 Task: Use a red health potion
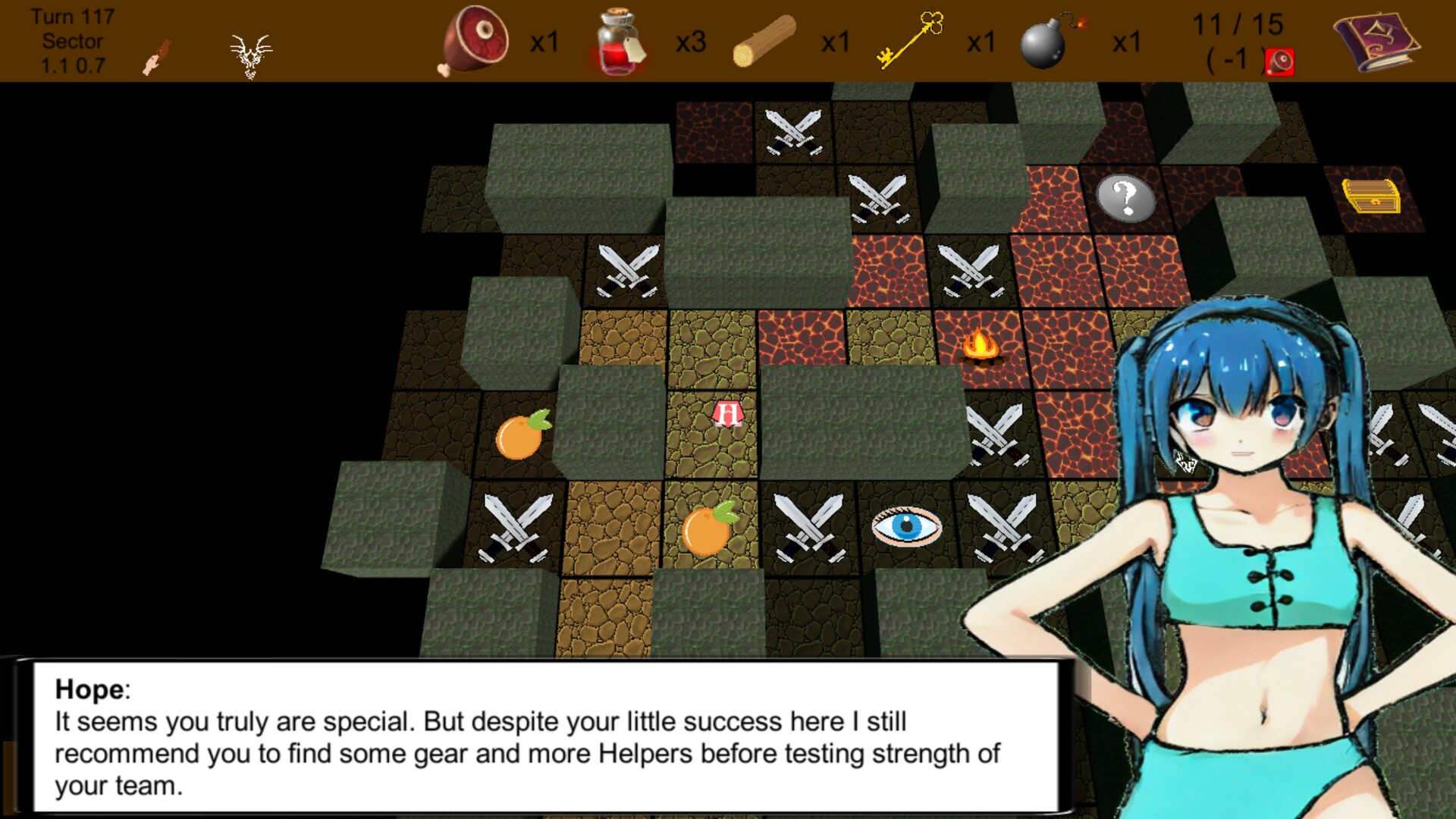coord(616,42)
